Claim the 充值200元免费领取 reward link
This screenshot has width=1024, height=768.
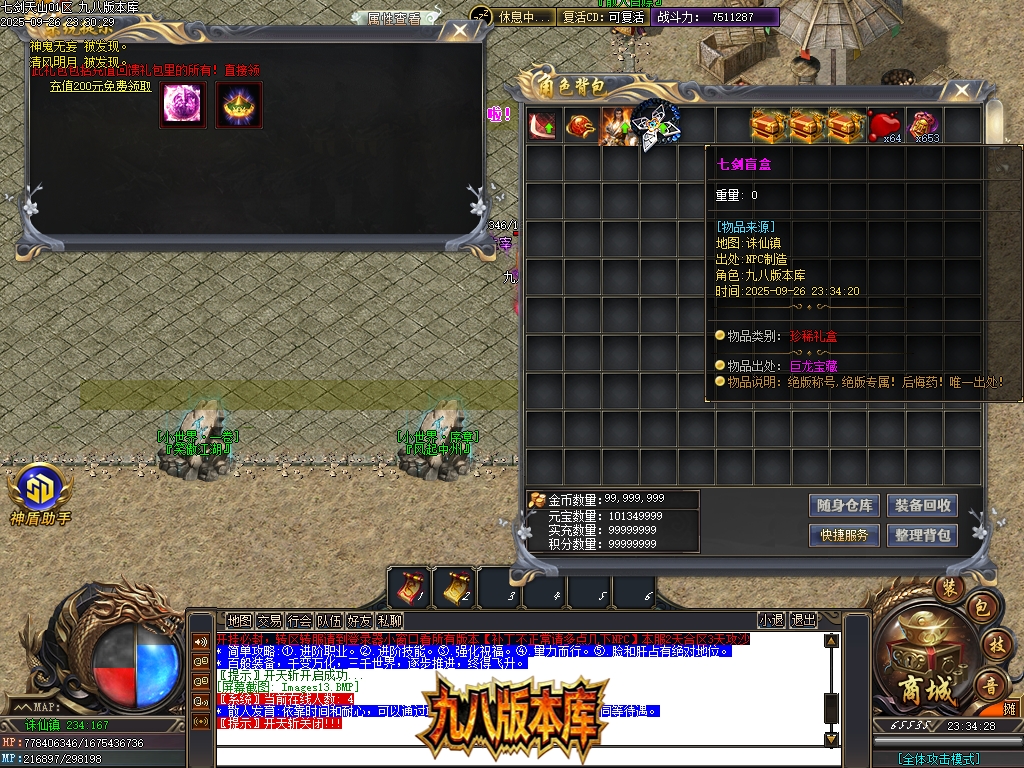pyautogui.click(x=101, y=86)
